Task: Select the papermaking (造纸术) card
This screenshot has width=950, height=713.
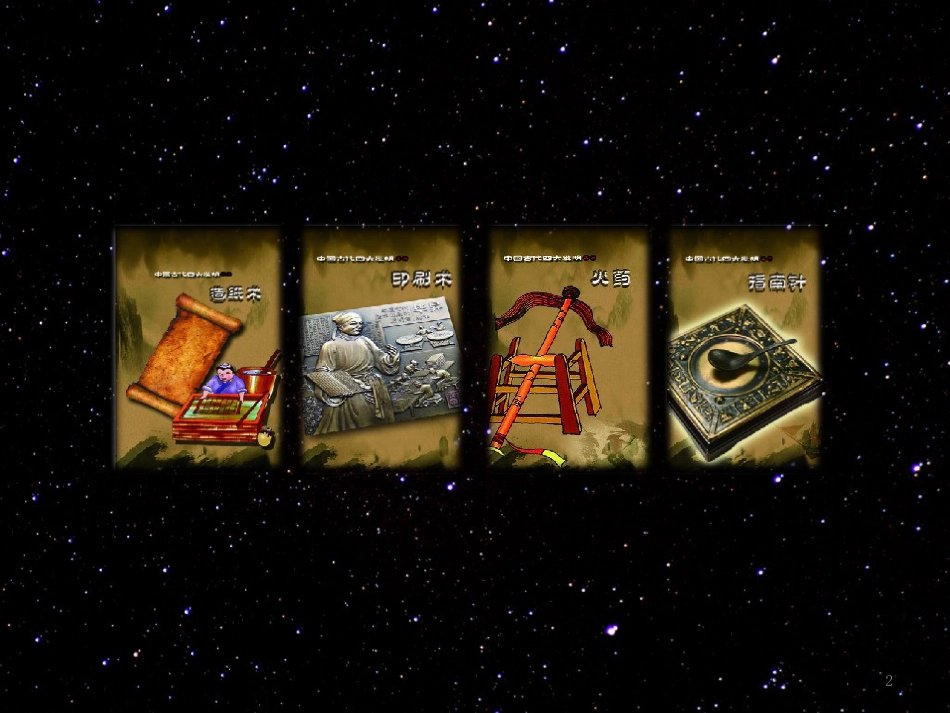Action: click(198, 347)
